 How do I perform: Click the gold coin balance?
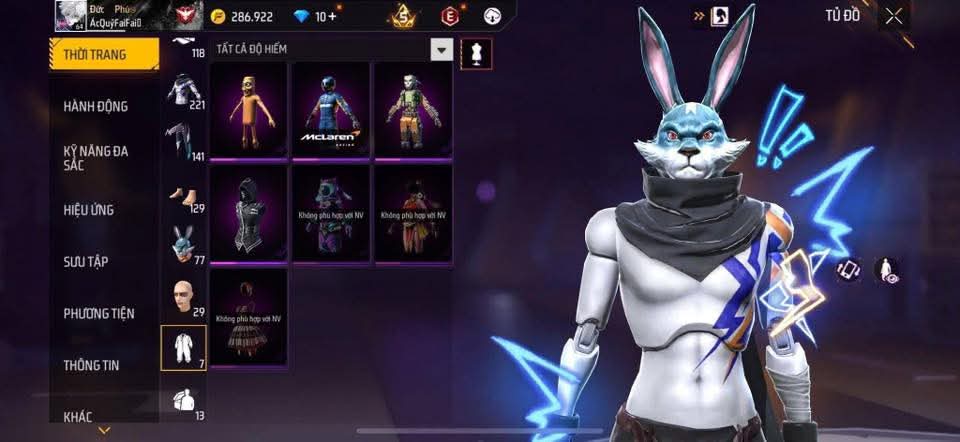[246, 17]
